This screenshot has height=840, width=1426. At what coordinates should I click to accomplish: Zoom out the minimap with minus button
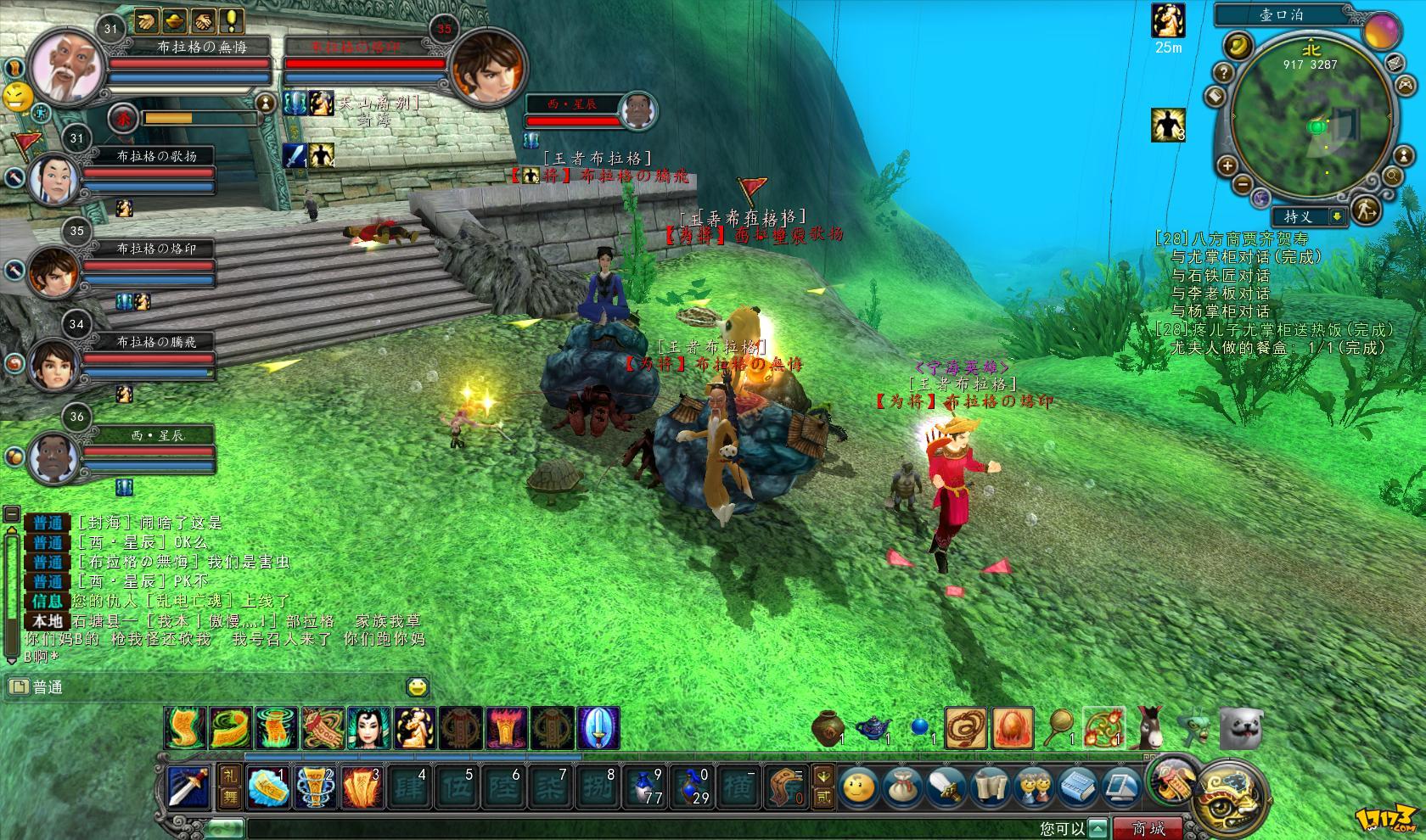pyautogui.click(x=1243, y=183)
